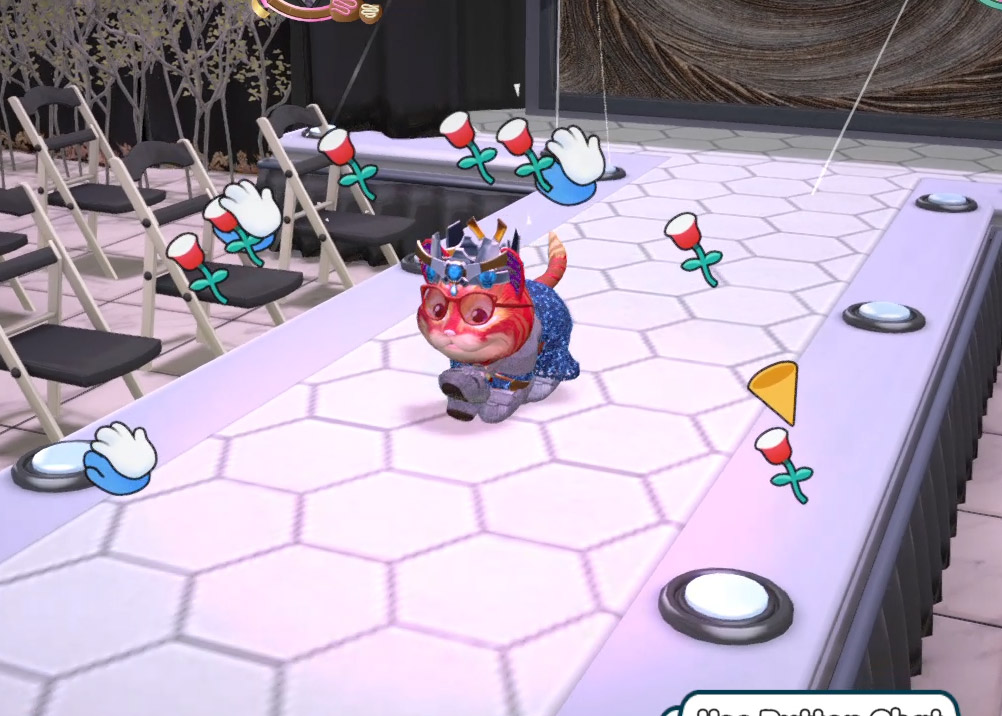Open the Use Button Chat bubble
Viewport: 1002px width, 716px height.
pyautogui.click(x=819, y=706)
